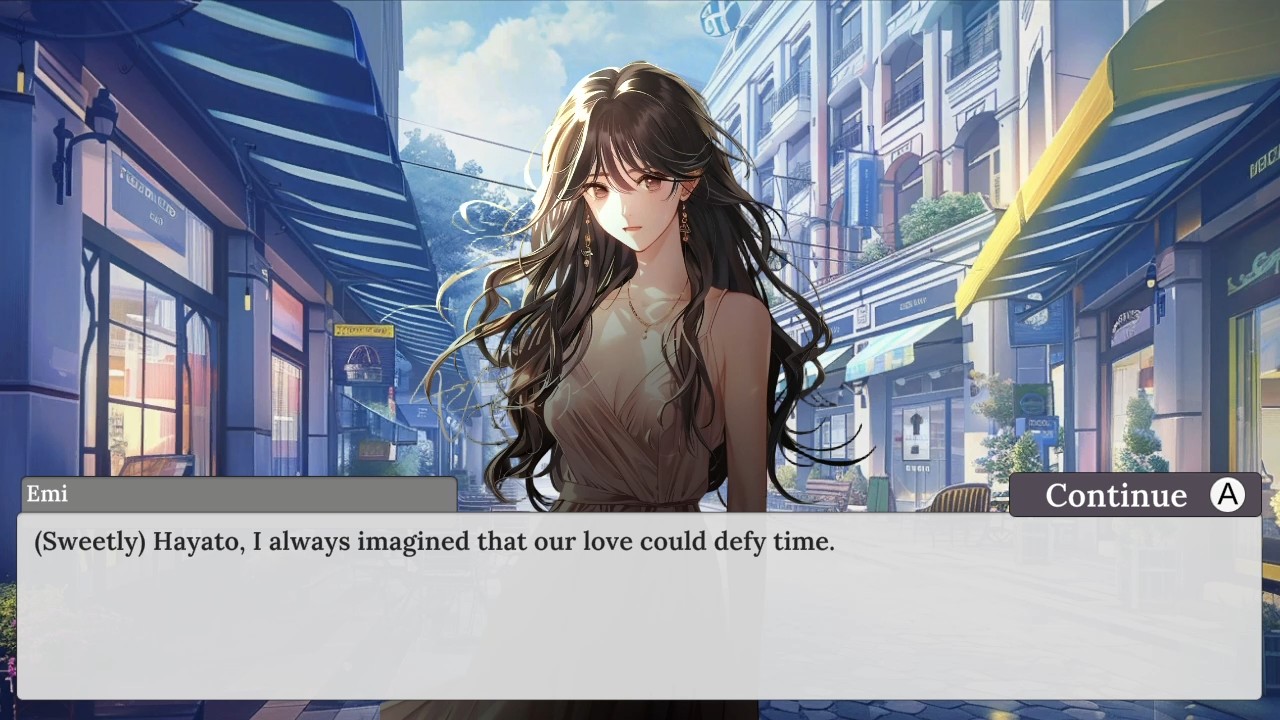Viewport: 1280px width, 720px height.
Task: Click the clock tower at the top
Action: (715, 20)
